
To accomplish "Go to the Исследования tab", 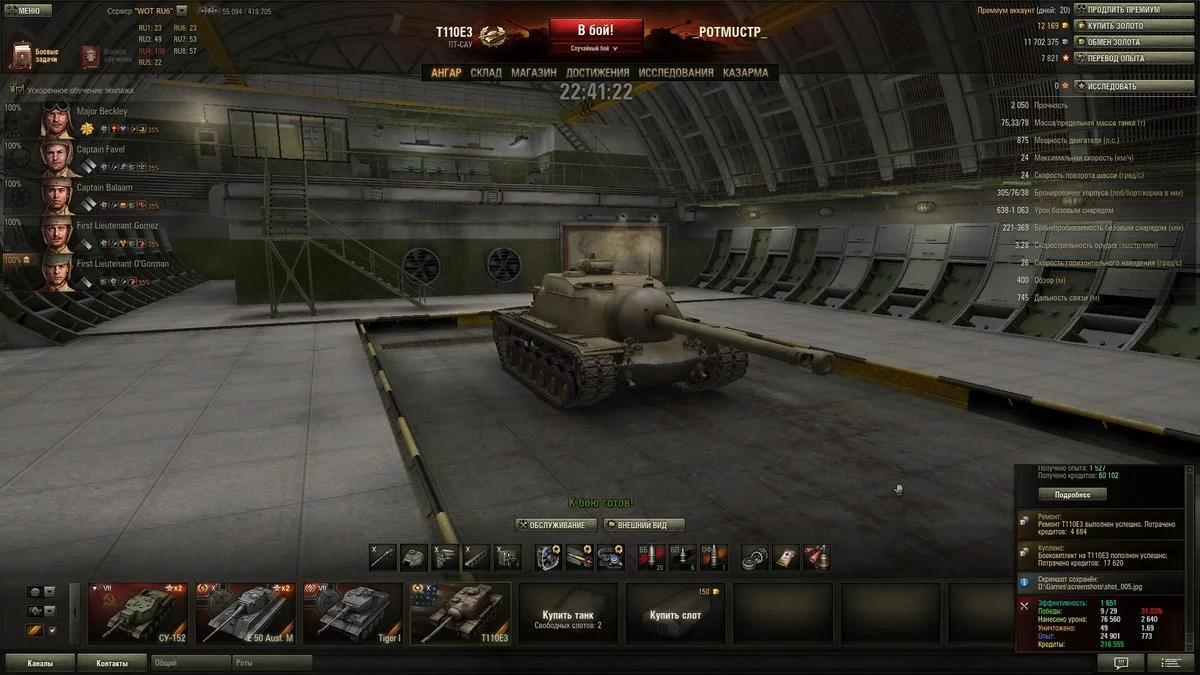I will pyautogui.click(x=676, y=73).
